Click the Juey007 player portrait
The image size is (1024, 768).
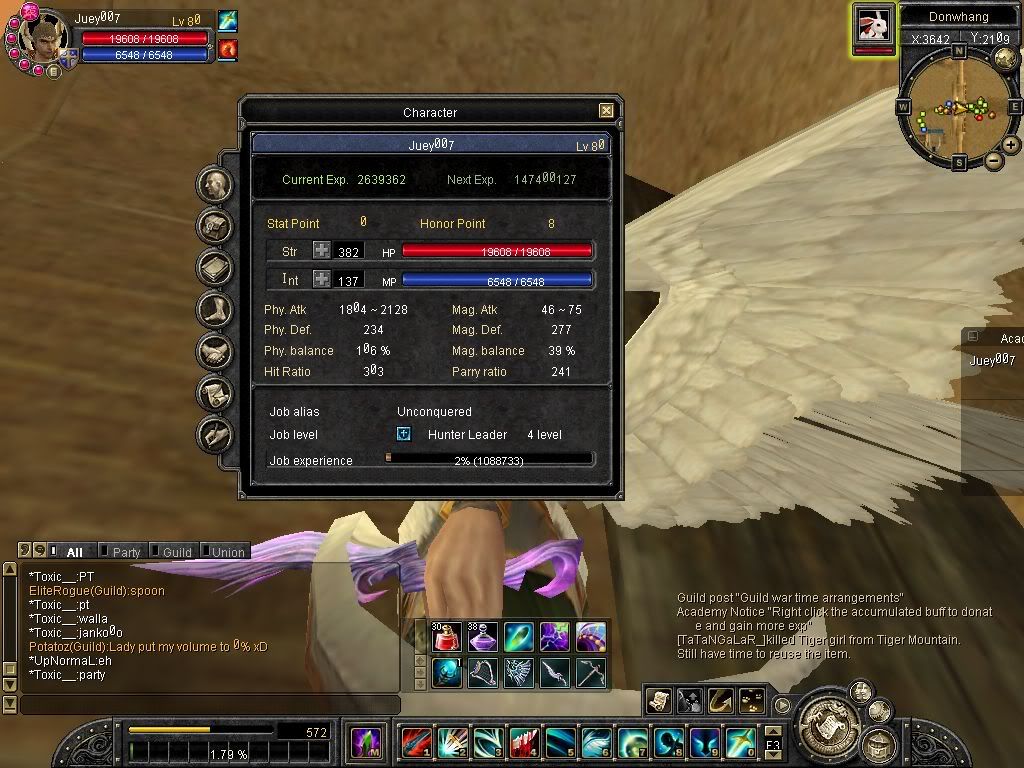pyautogui.click(x=44, y=38)
